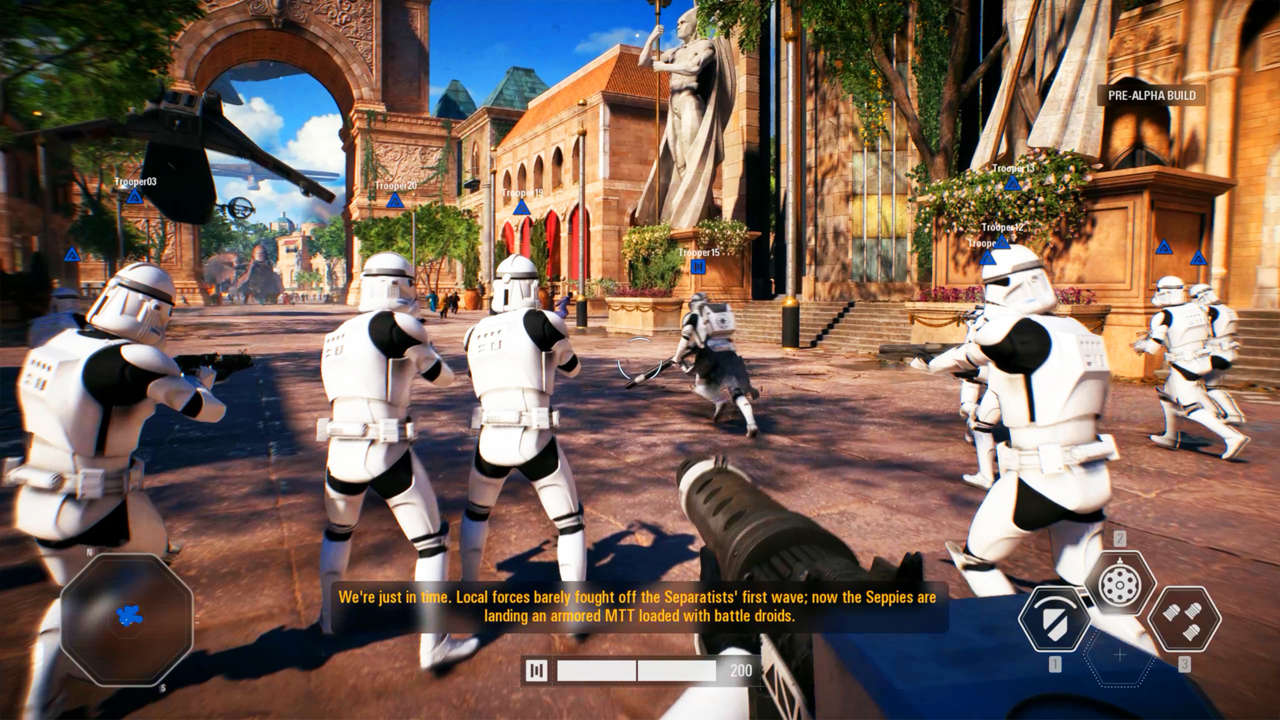Select the shield ability icon labeled 1
Viewport: 1280px width, 720px height.
click(1055, 618)
